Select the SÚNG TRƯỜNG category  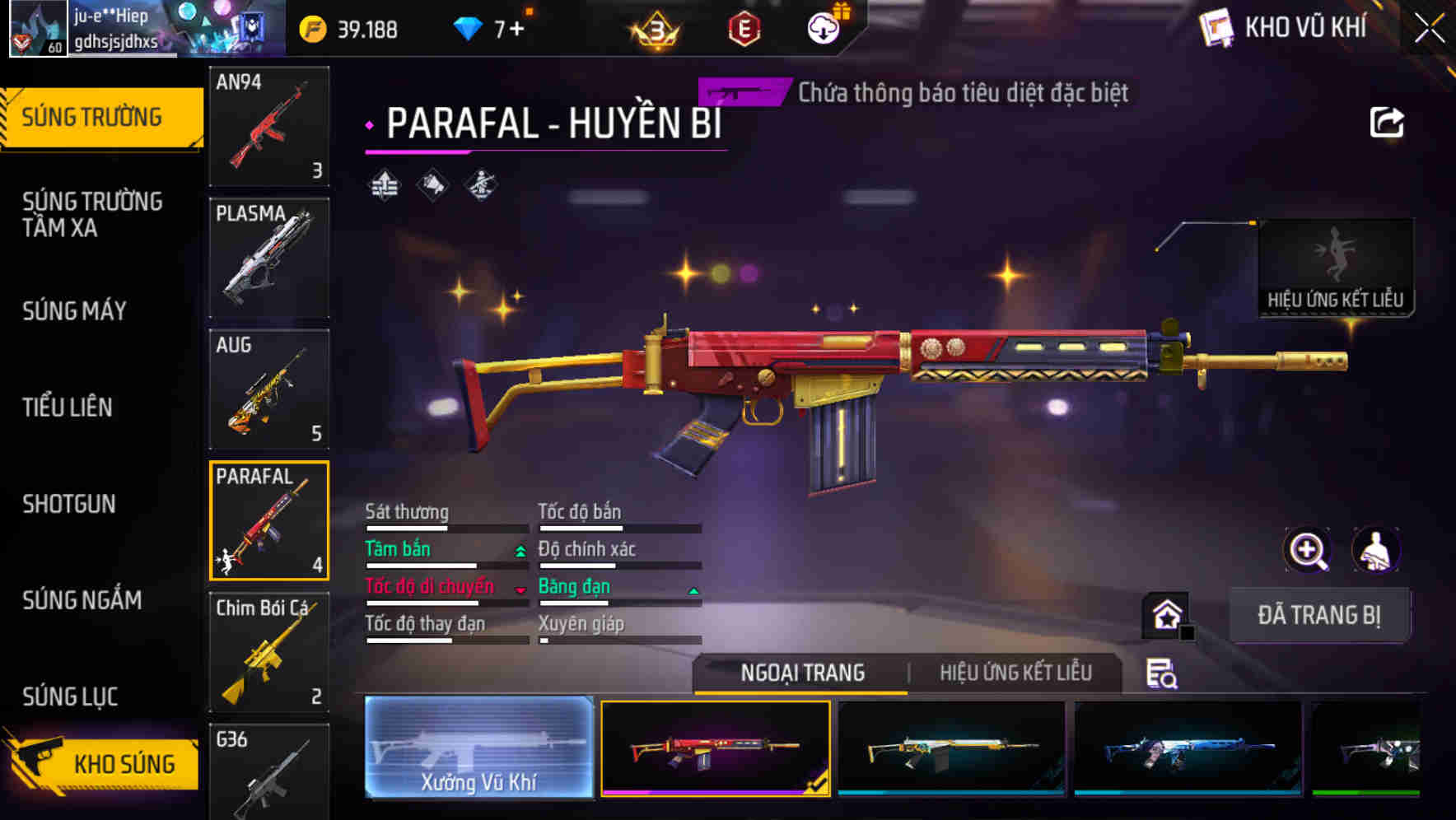point(93,116)
